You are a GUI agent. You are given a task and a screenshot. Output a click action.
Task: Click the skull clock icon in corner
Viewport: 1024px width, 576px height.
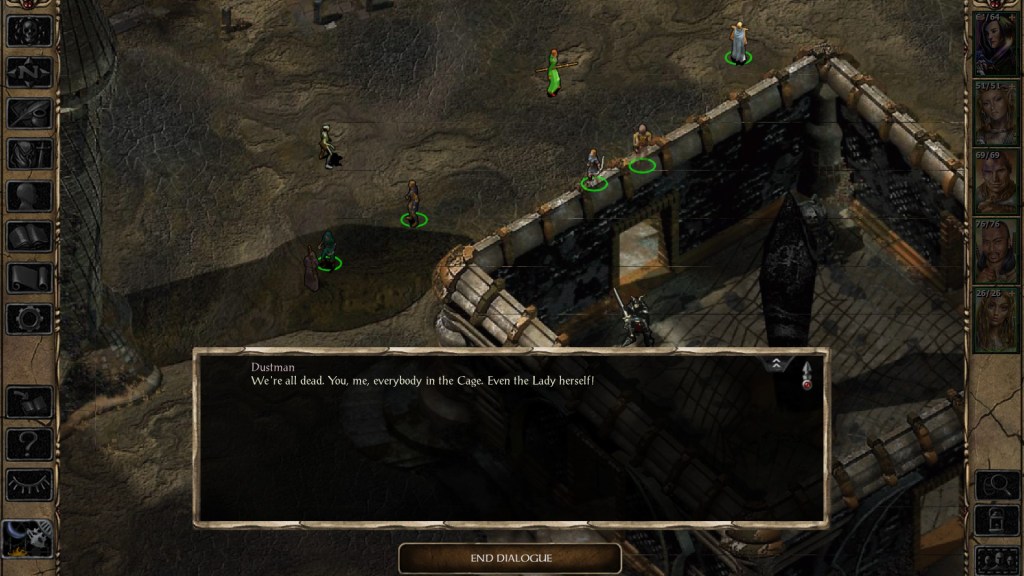tap(27, 540)
